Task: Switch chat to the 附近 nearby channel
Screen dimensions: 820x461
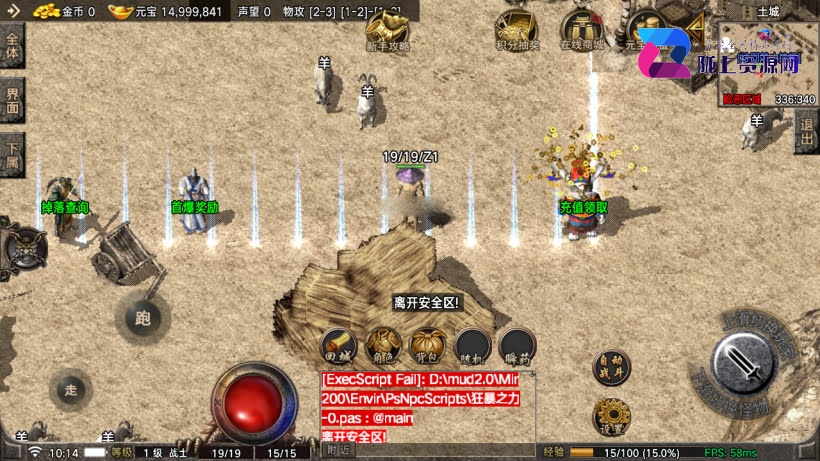Action: click(x=339, y=451)
